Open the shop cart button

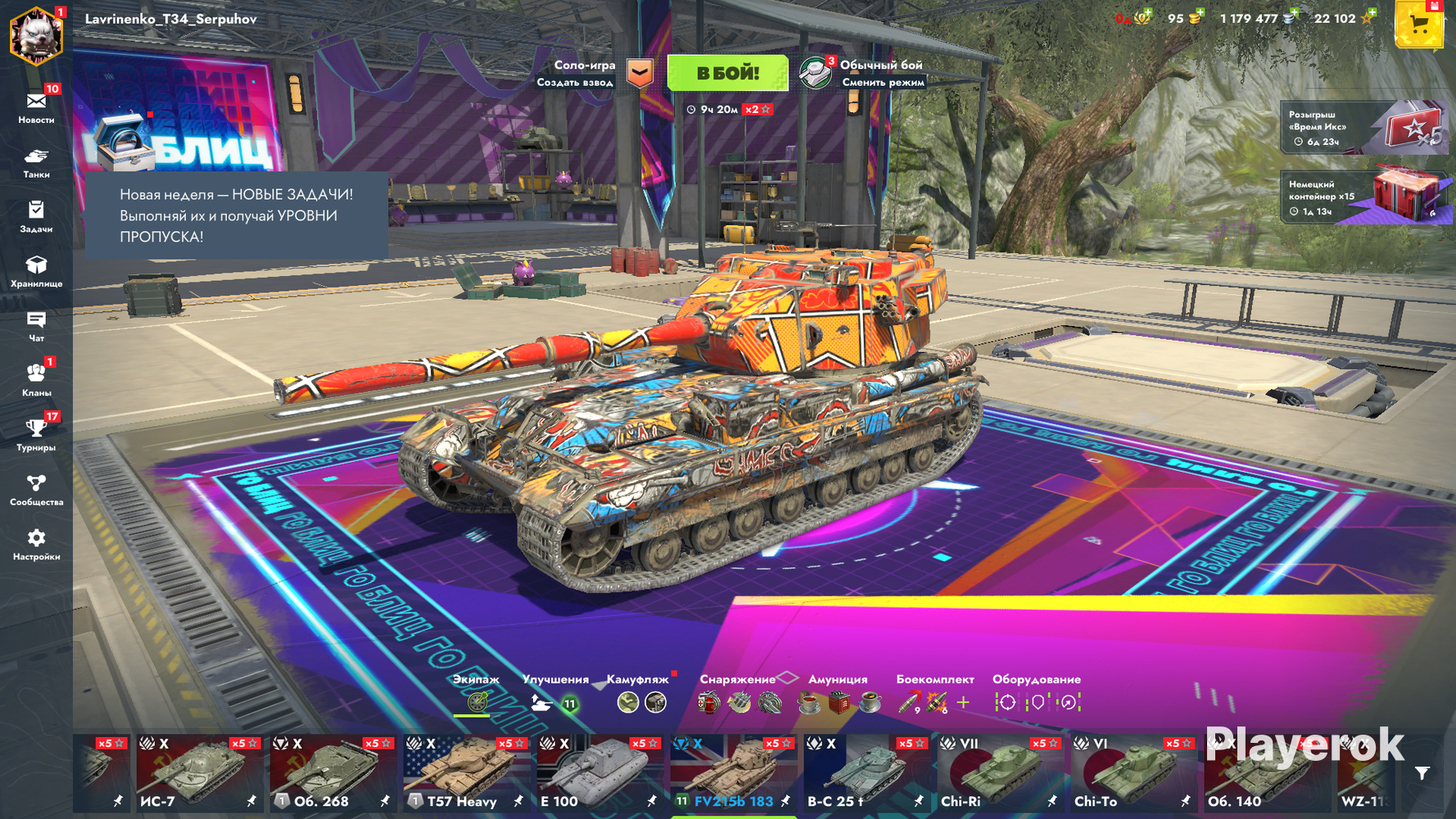[x=1418, y=25]
